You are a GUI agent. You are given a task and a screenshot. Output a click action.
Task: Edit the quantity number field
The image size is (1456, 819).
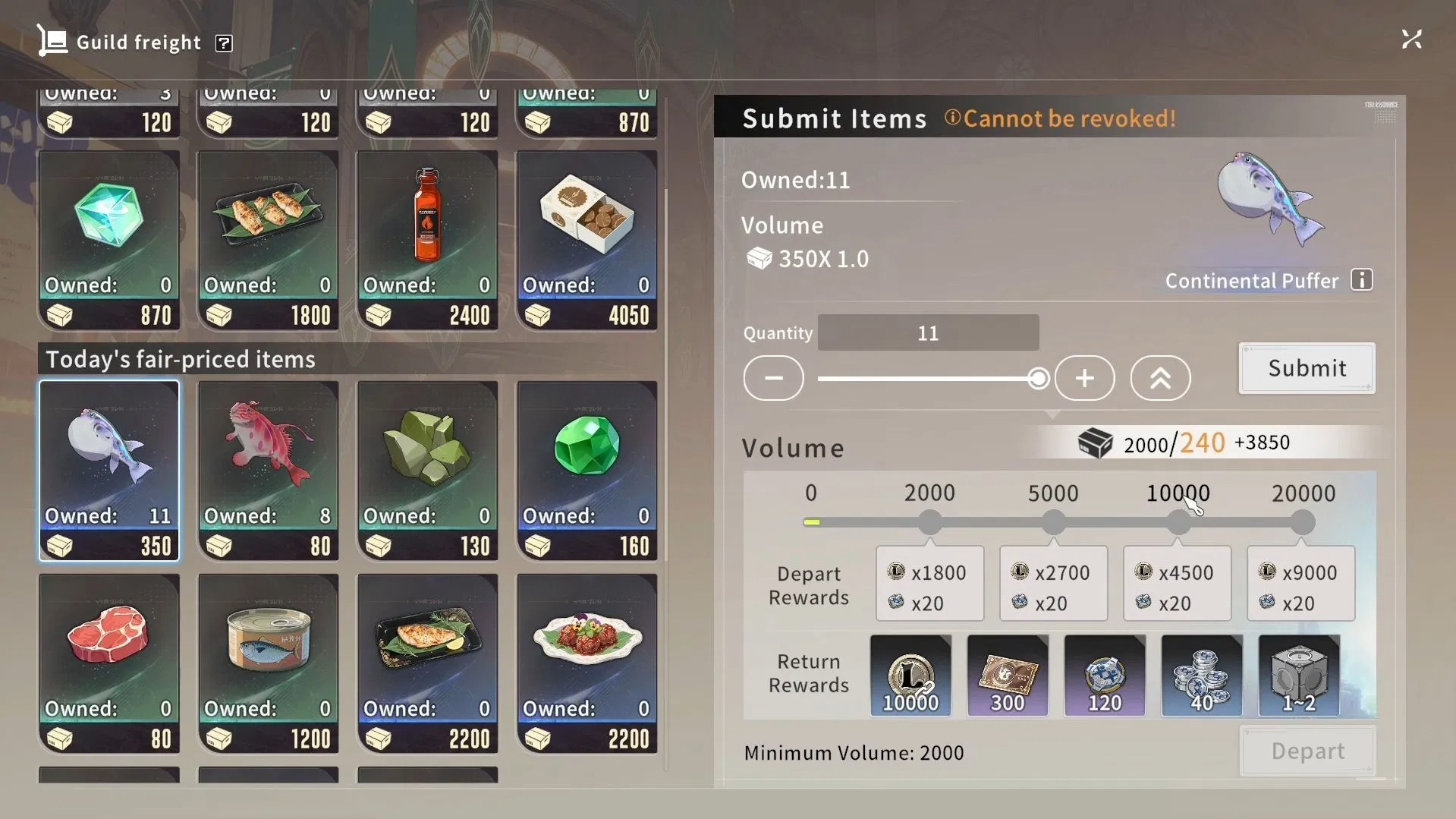click(x=928, y=333)
